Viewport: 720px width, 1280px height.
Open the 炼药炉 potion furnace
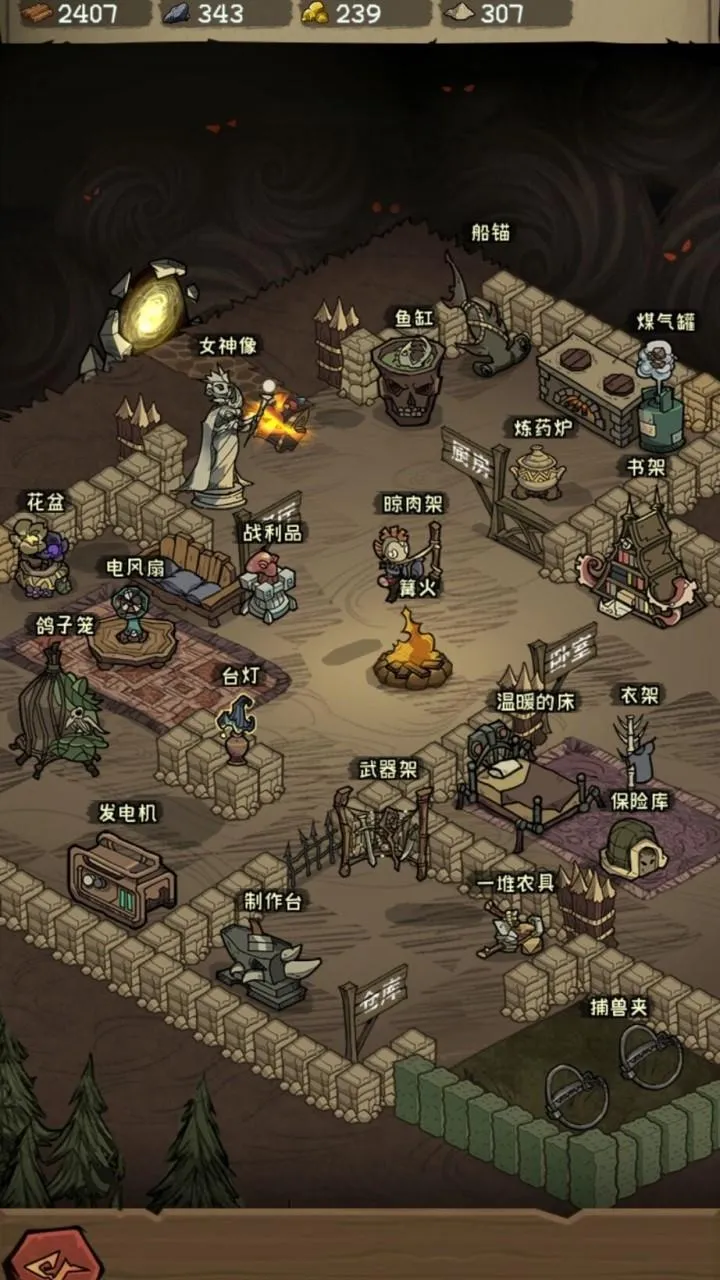[x=537, y=469]
